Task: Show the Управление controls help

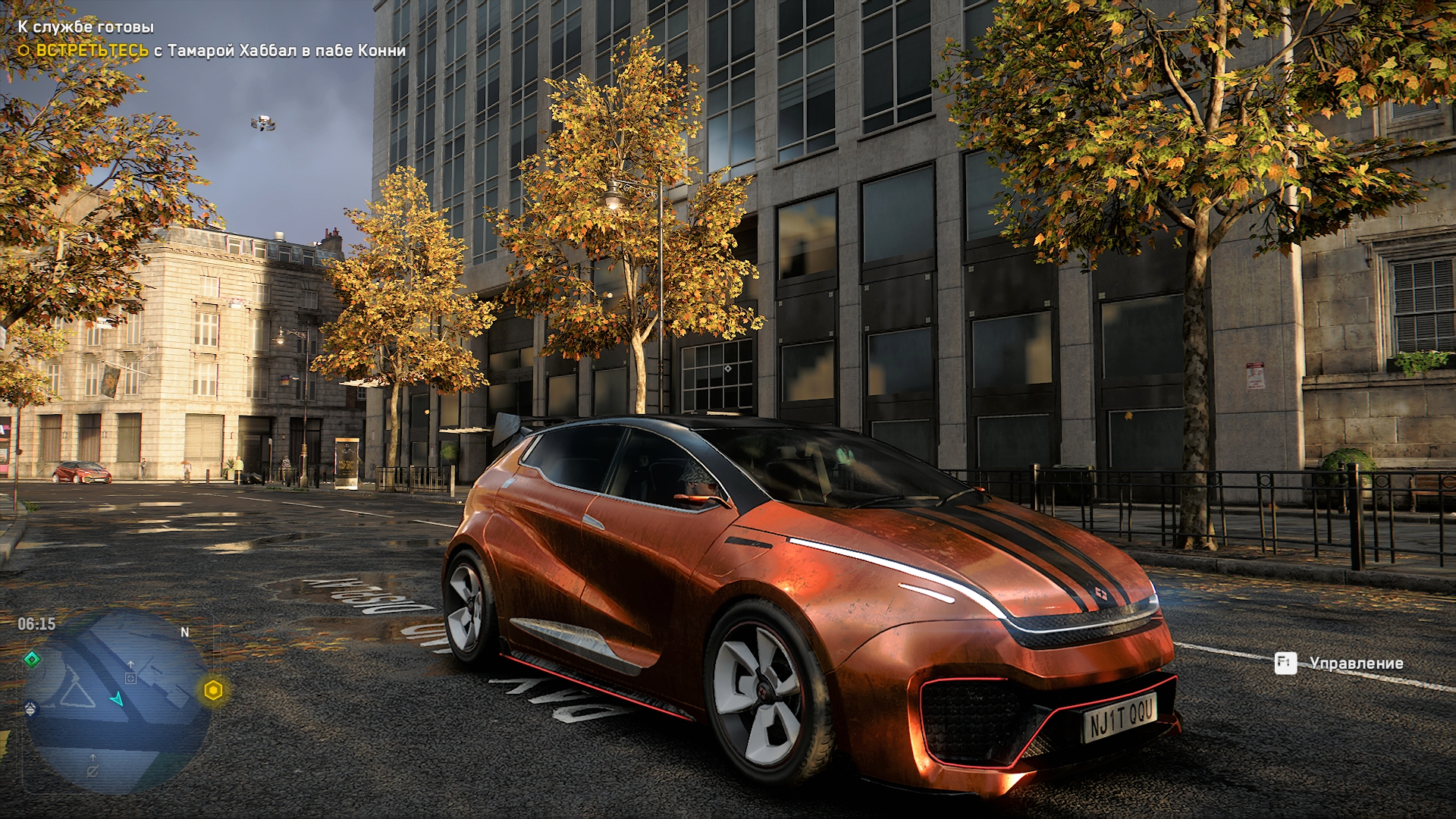Action: (x=1339, y=664)
